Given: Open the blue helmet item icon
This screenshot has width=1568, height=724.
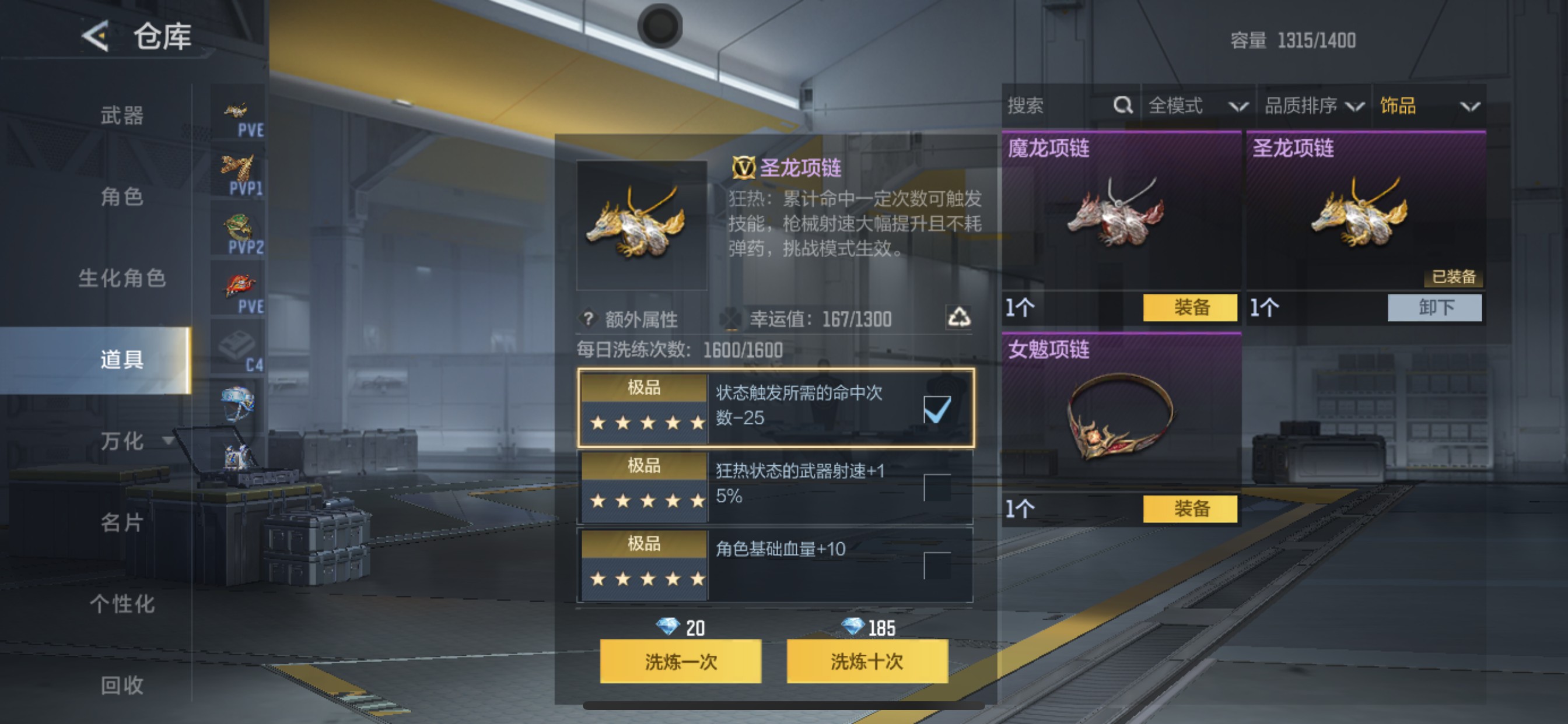Looking at the screenshot, I should point(237,402).
